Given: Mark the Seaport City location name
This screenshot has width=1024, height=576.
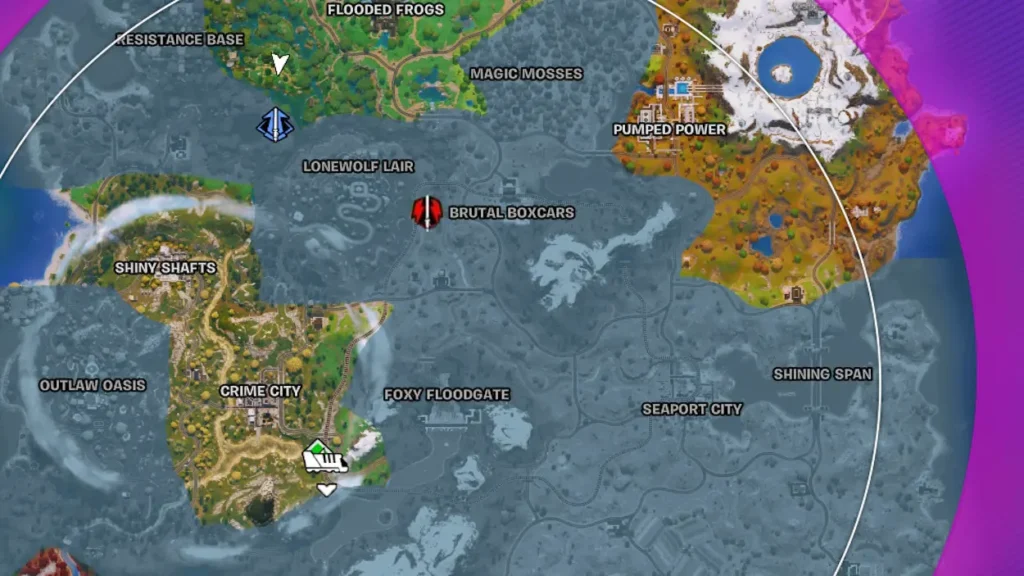Looking at the screenshot, I should tap(692, 409).
